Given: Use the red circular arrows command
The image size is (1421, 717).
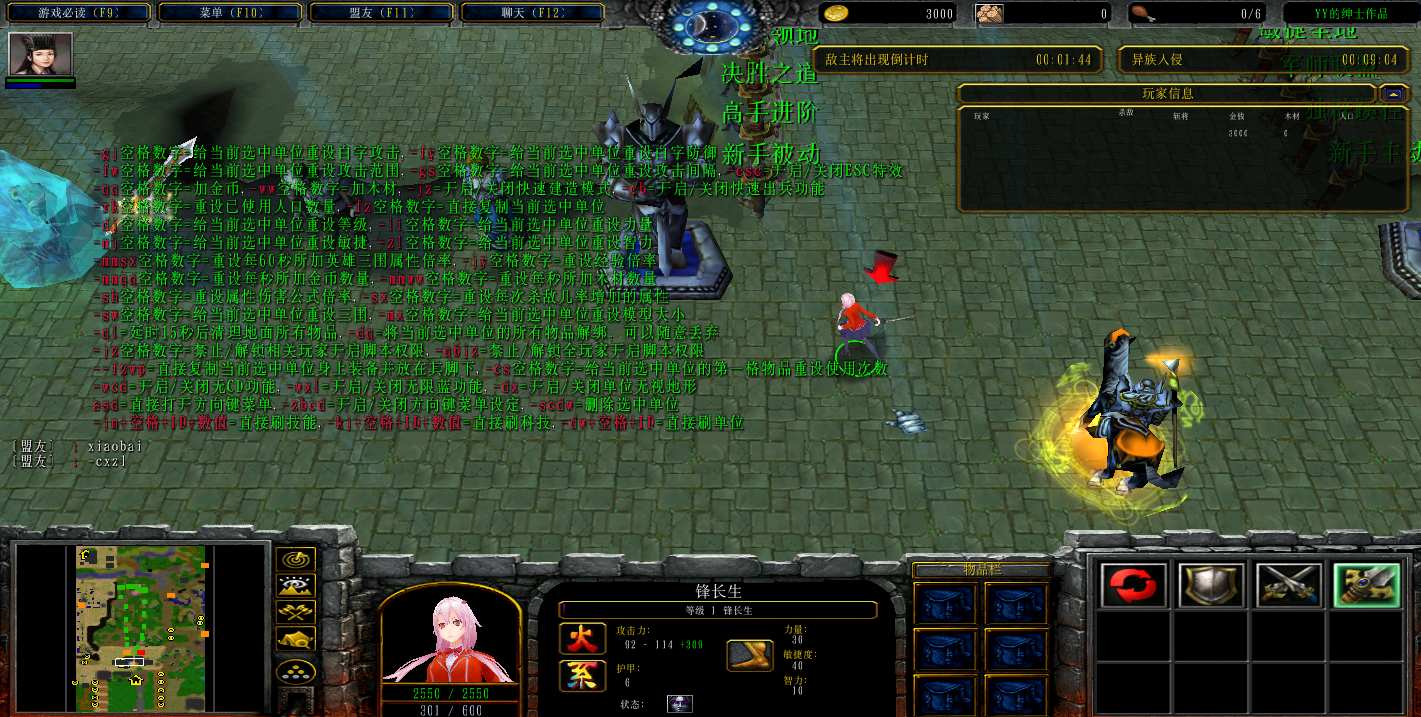Looking at the screenshot, I should coord(1134,585).
